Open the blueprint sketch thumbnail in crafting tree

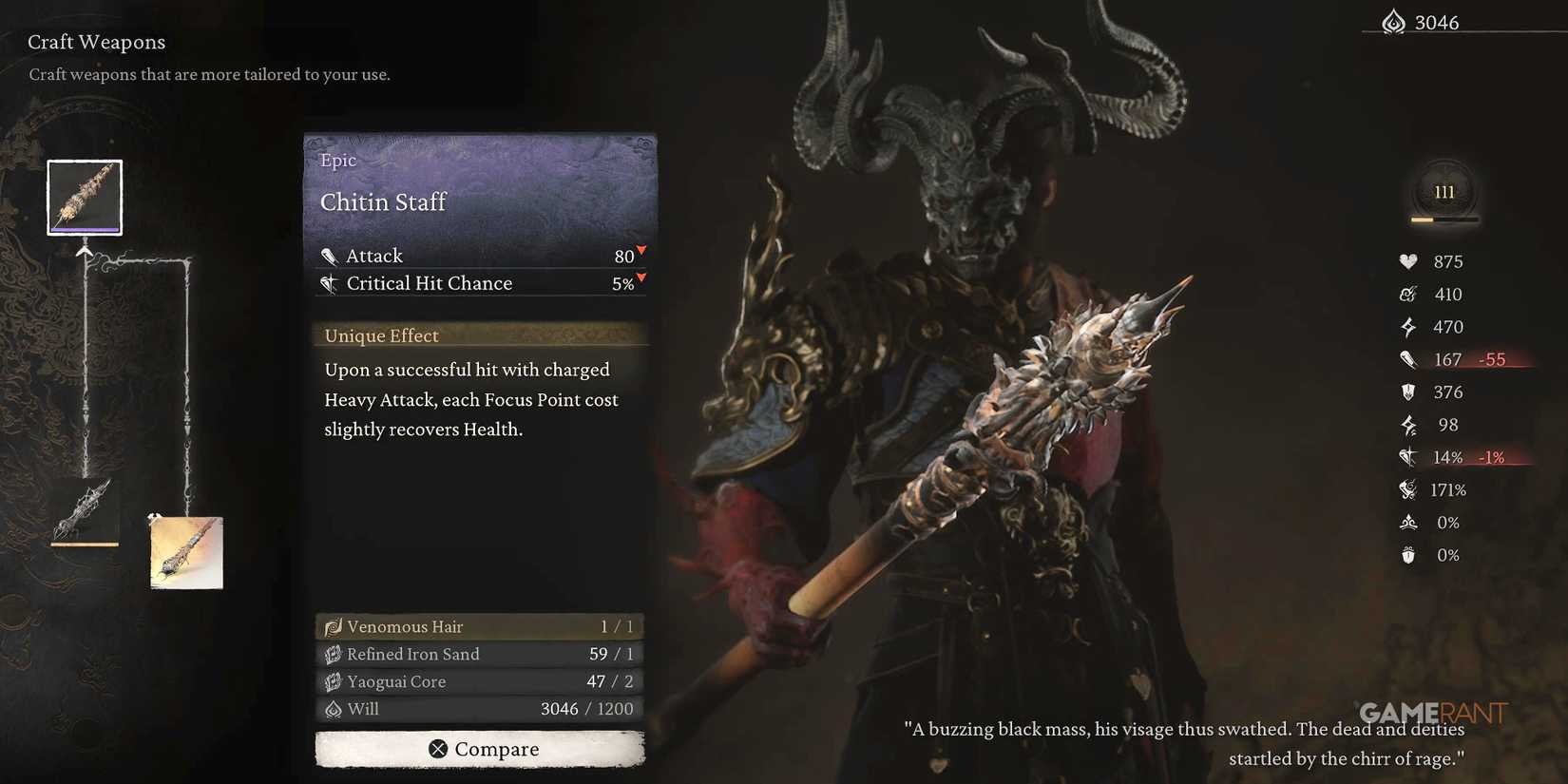click(x=186, y=551)
